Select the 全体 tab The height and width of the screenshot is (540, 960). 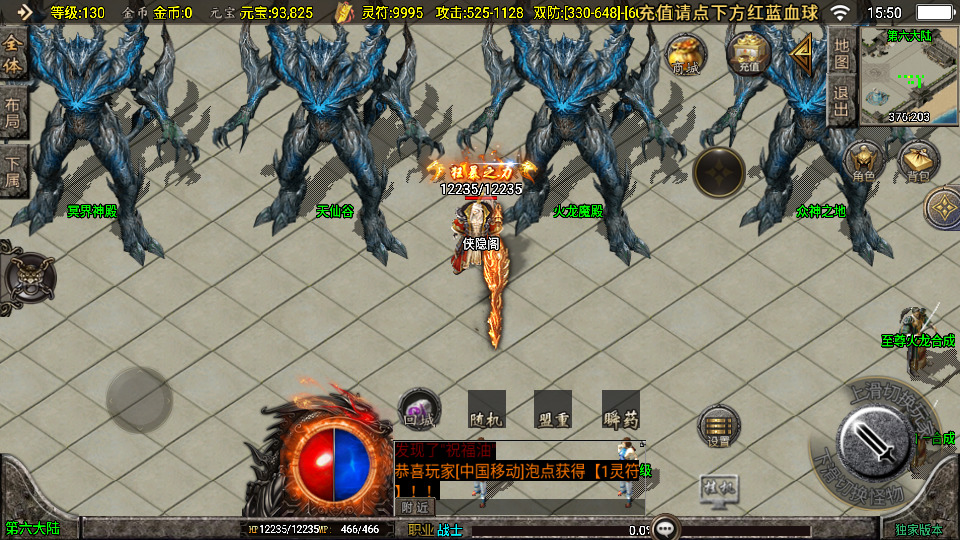point(13,56)
